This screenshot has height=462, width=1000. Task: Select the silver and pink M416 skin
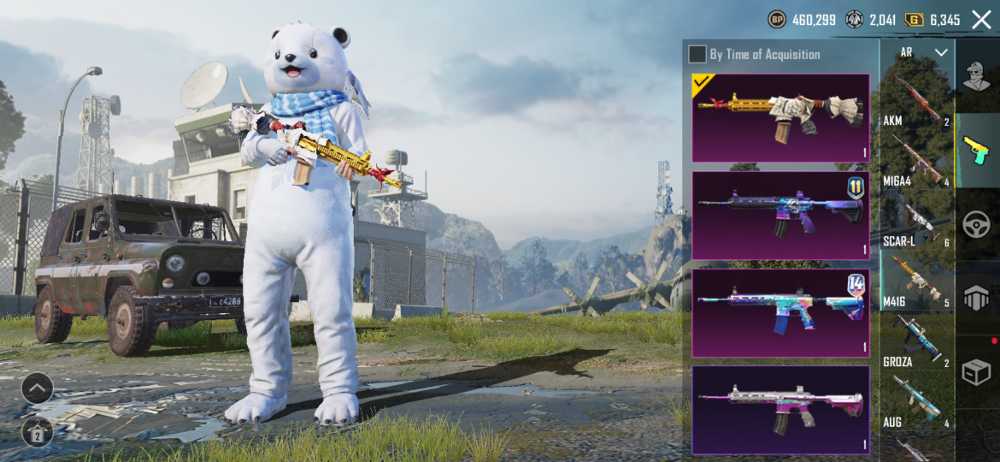click(781, 409)
